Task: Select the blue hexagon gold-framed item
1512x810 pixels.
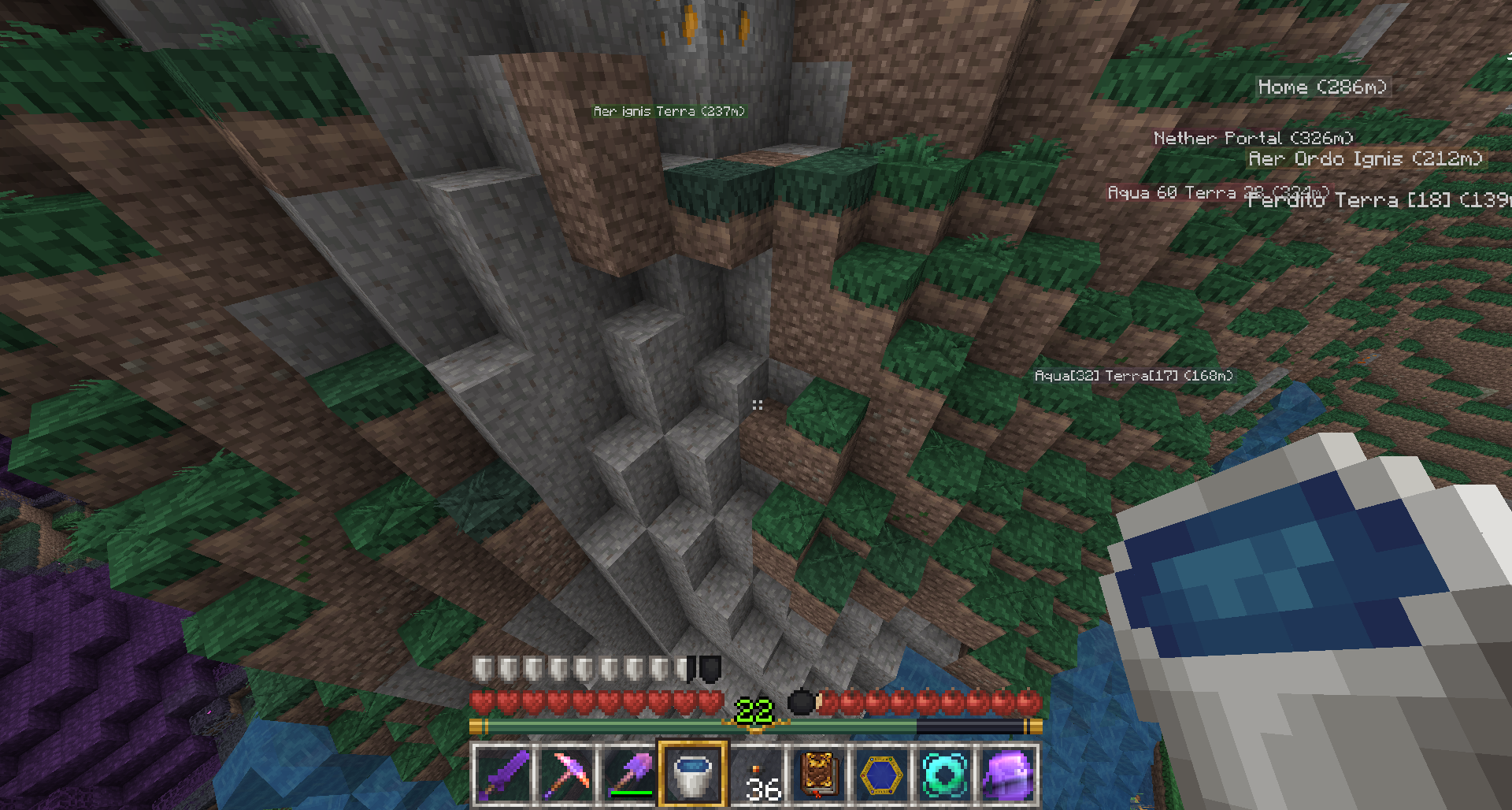Action: (882, 775)
